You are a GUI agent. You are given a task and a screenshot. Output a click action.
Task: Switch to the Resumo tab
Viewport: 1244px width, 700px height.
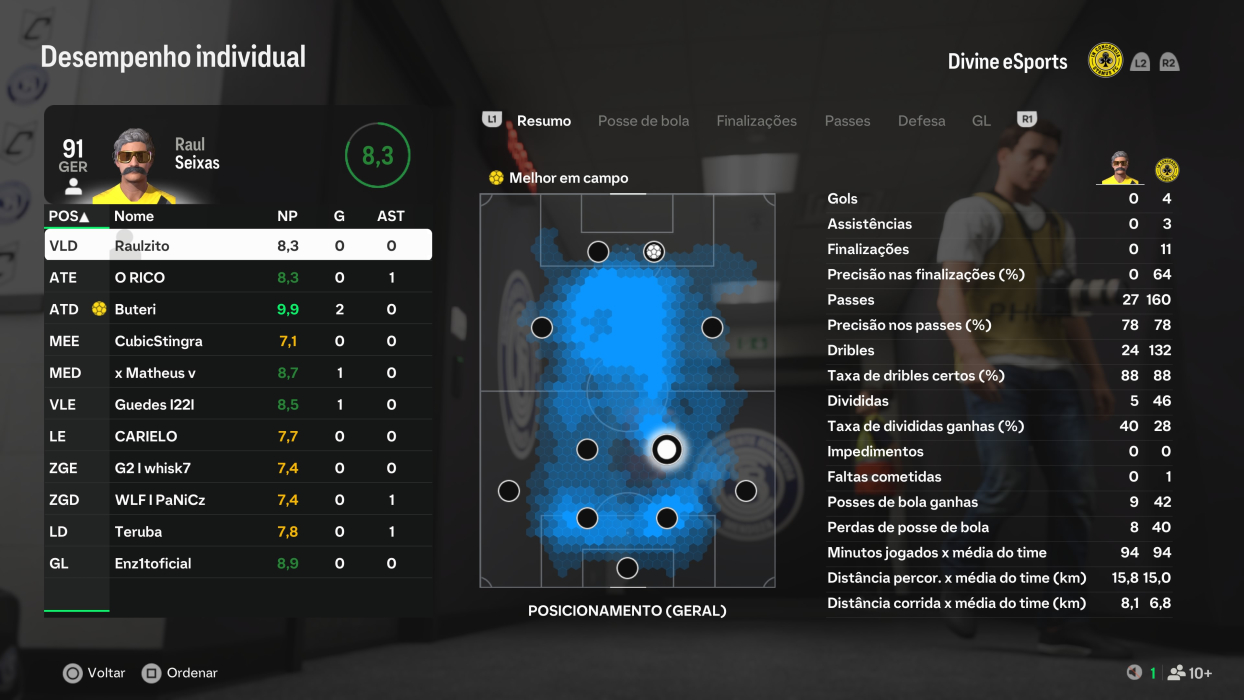(543, 121)
